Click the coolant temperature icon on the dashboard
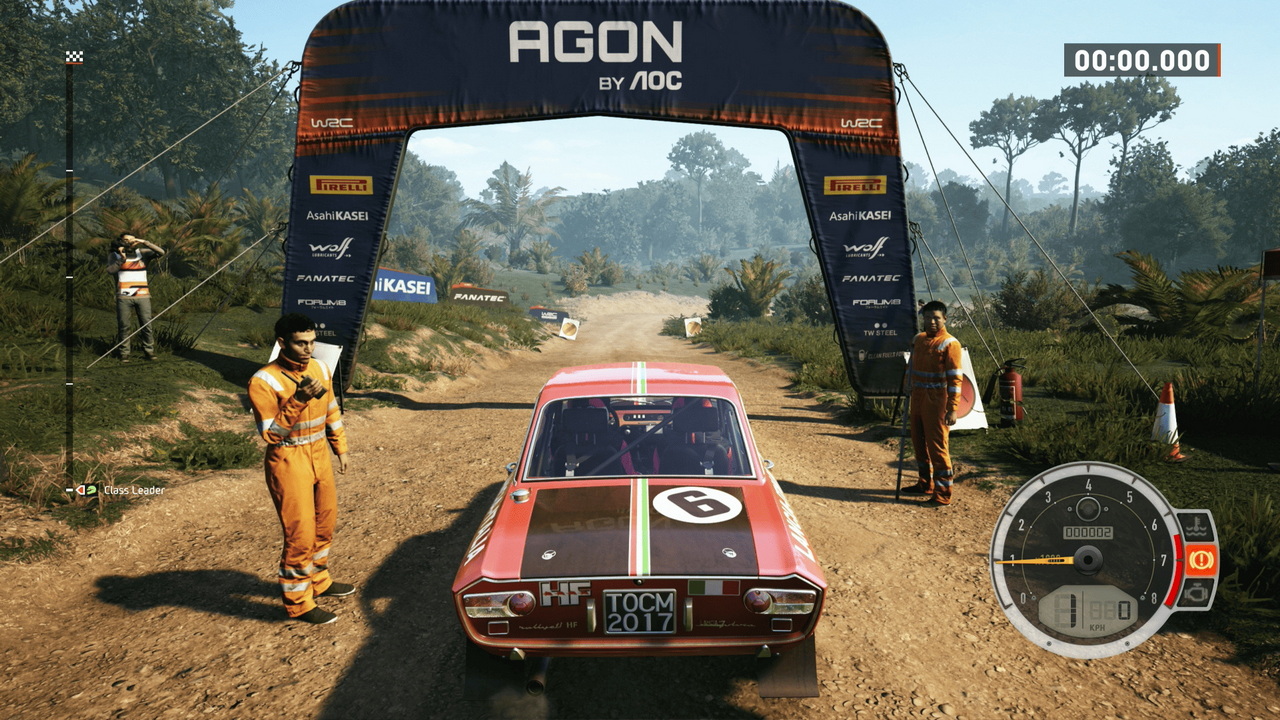 click(1196, 527)
